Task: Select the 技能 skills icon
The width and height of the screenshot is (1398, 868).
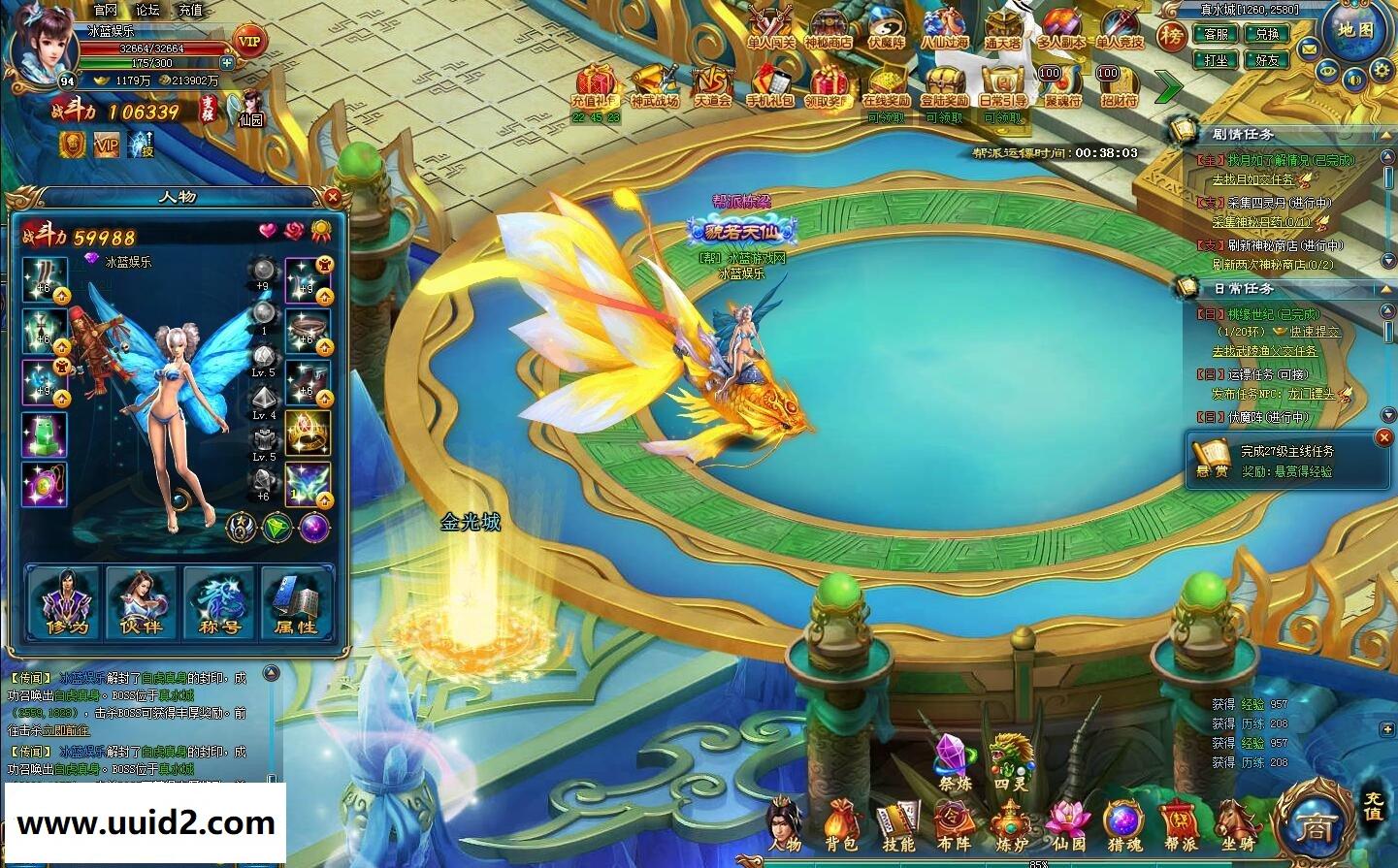Action: pos(895,820)
